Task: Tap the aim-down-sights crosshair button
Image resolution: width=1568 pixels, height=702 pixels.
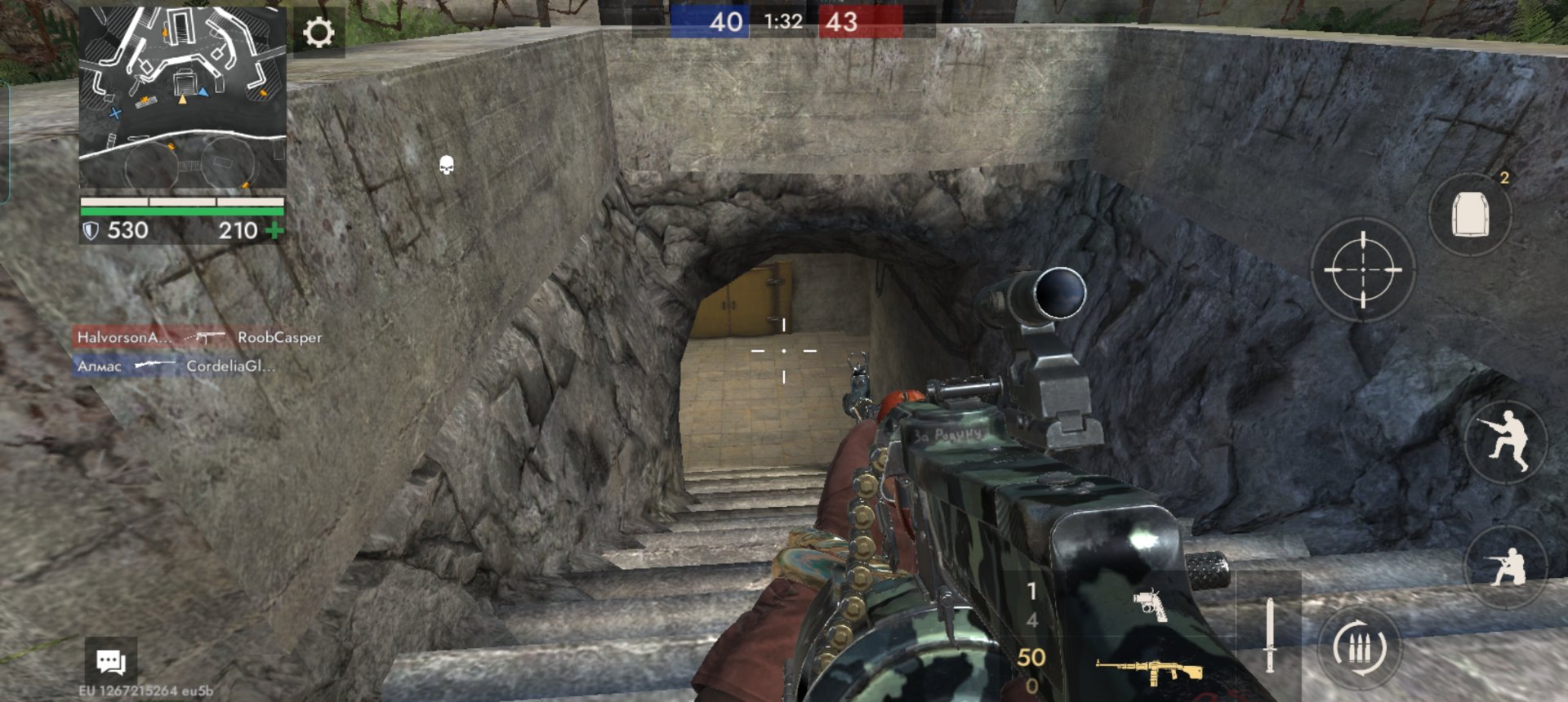Action: (1362, 269)
